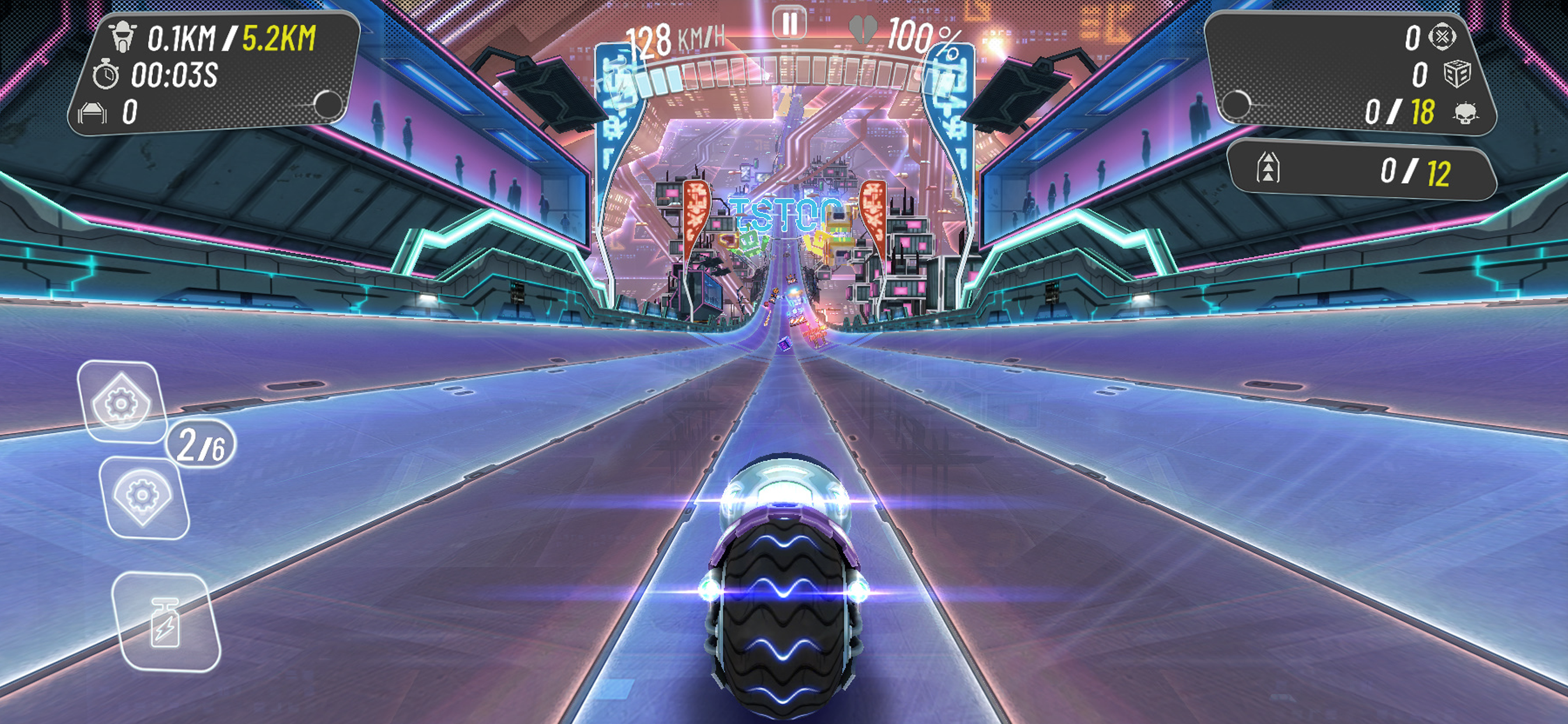This screenshot has height=724, width=1568.
Task: Collapse the left stats panel with its knob
Action: pyautogui.click(x=328, y=104)
